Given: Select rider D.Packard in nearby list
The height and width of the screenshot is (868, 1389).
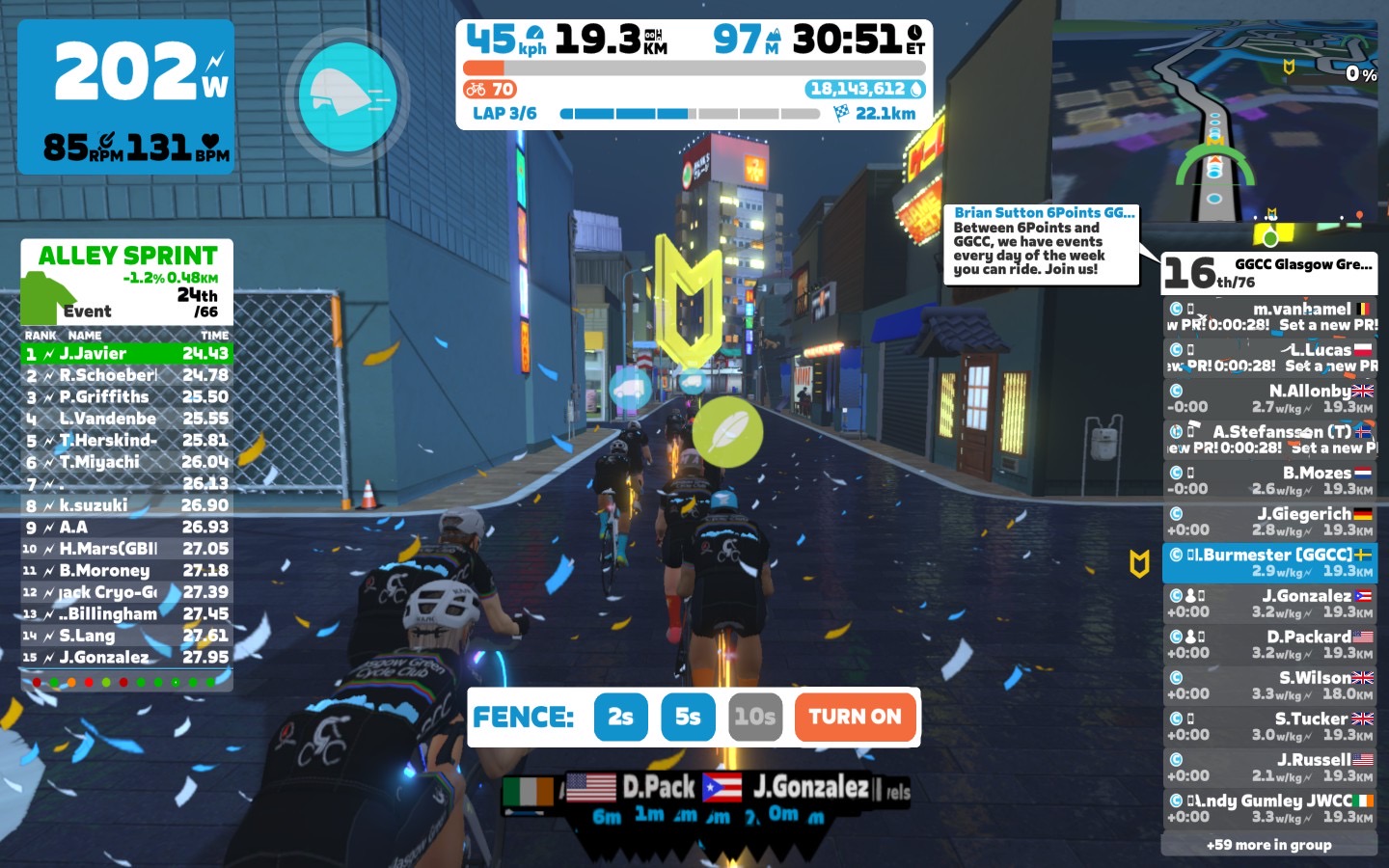Looking at the screenshot, I should 1269,644.
